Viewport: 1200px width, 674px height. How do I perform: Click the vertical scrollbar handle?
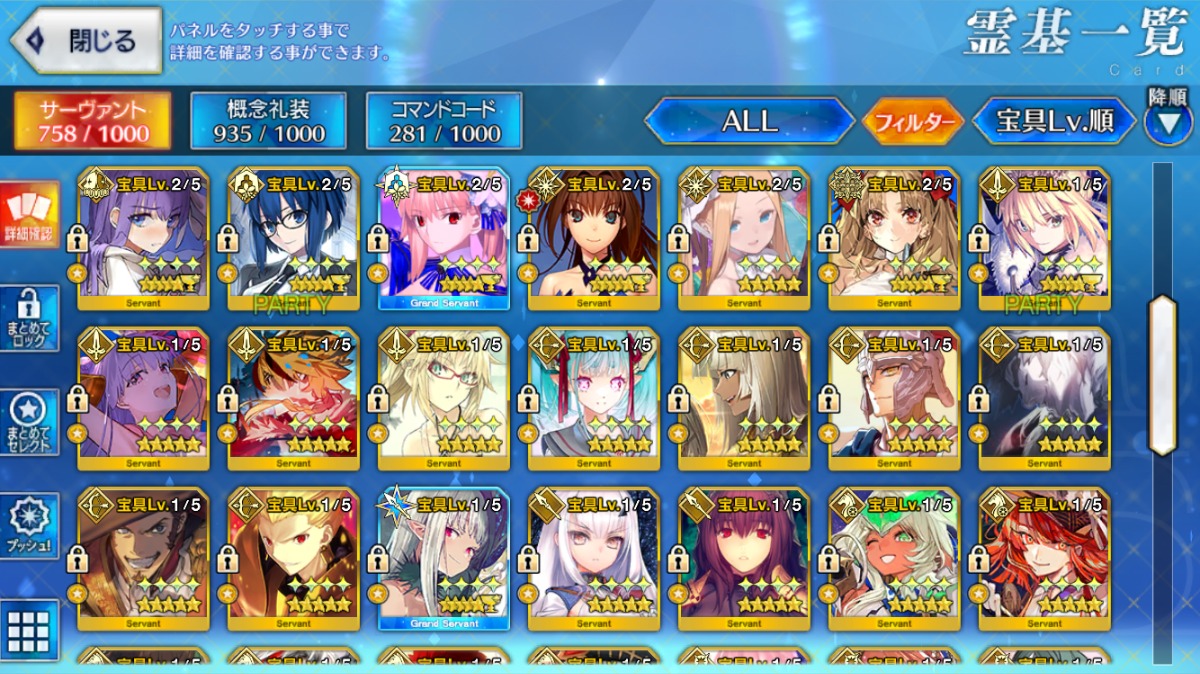tap(1162, 375)
